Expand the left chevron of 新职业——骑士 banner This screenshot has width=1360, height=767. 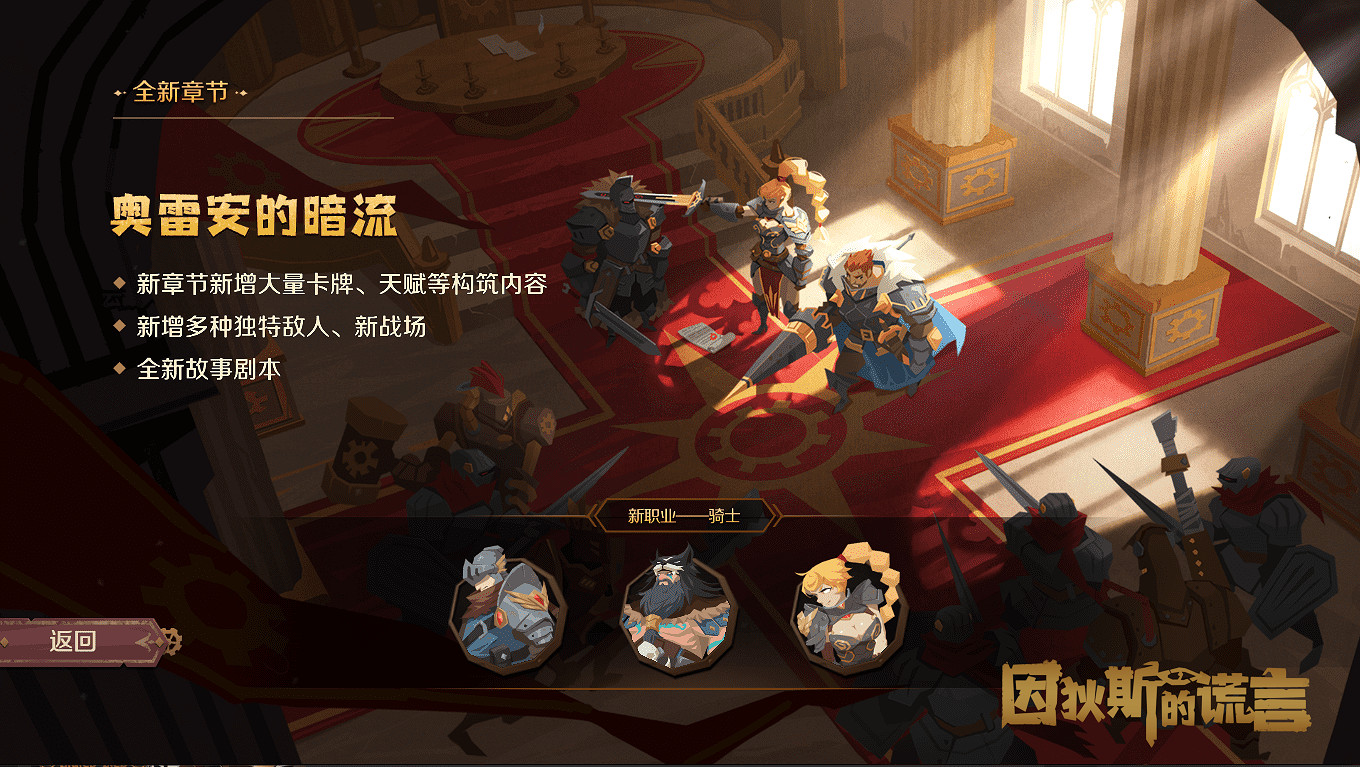click(x=593, y=514)
